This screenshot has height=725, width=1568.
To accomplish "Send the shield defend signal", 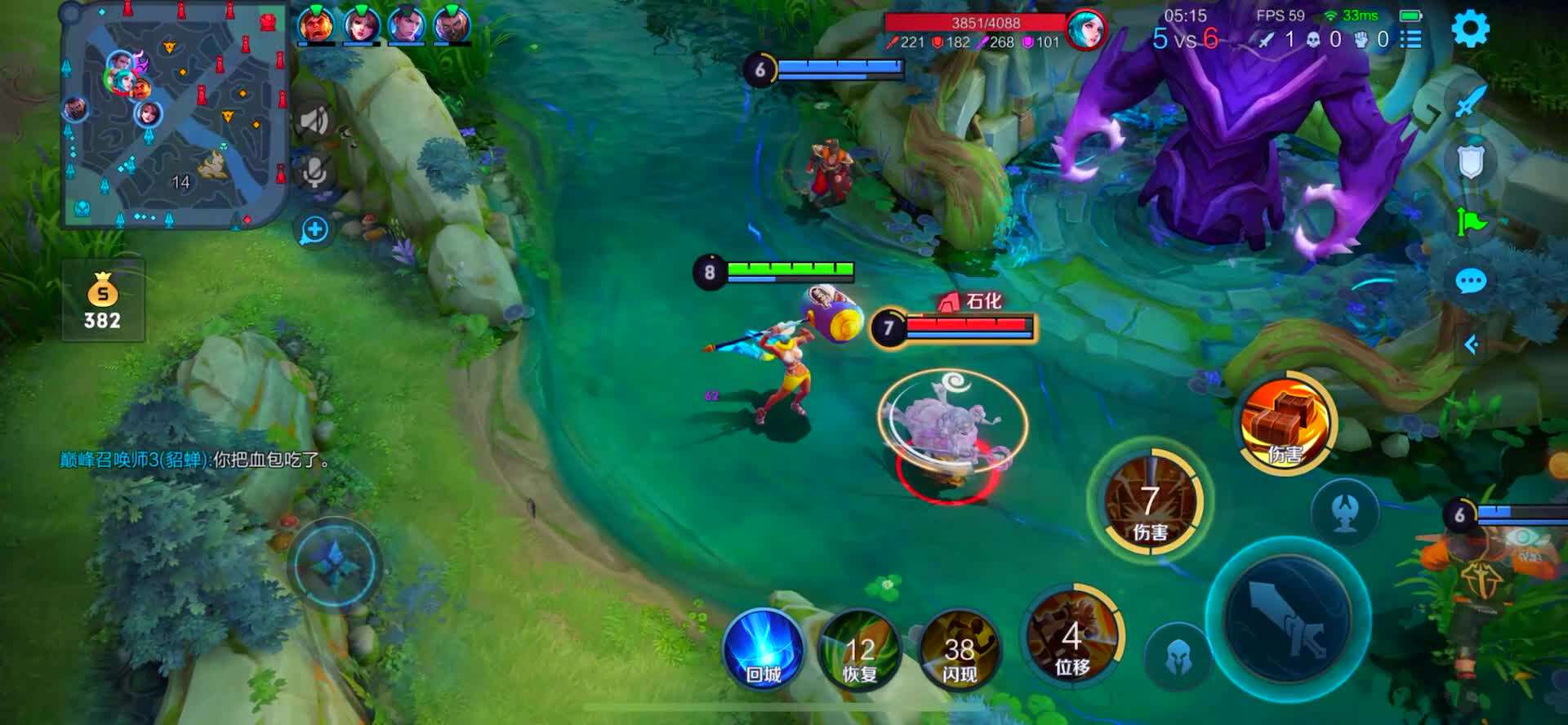I will pos(1471,162).
